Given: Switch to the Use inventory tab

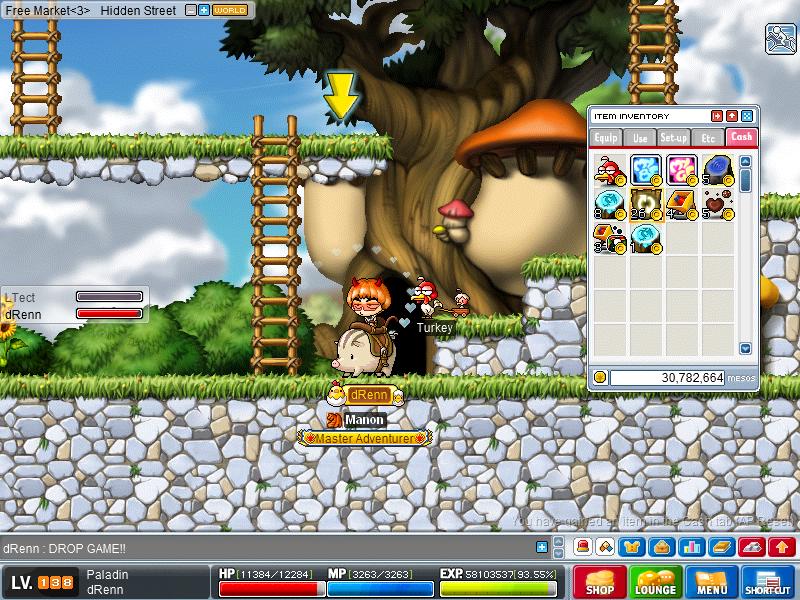Looking at the screenshot, I should [x=640, y=137].
